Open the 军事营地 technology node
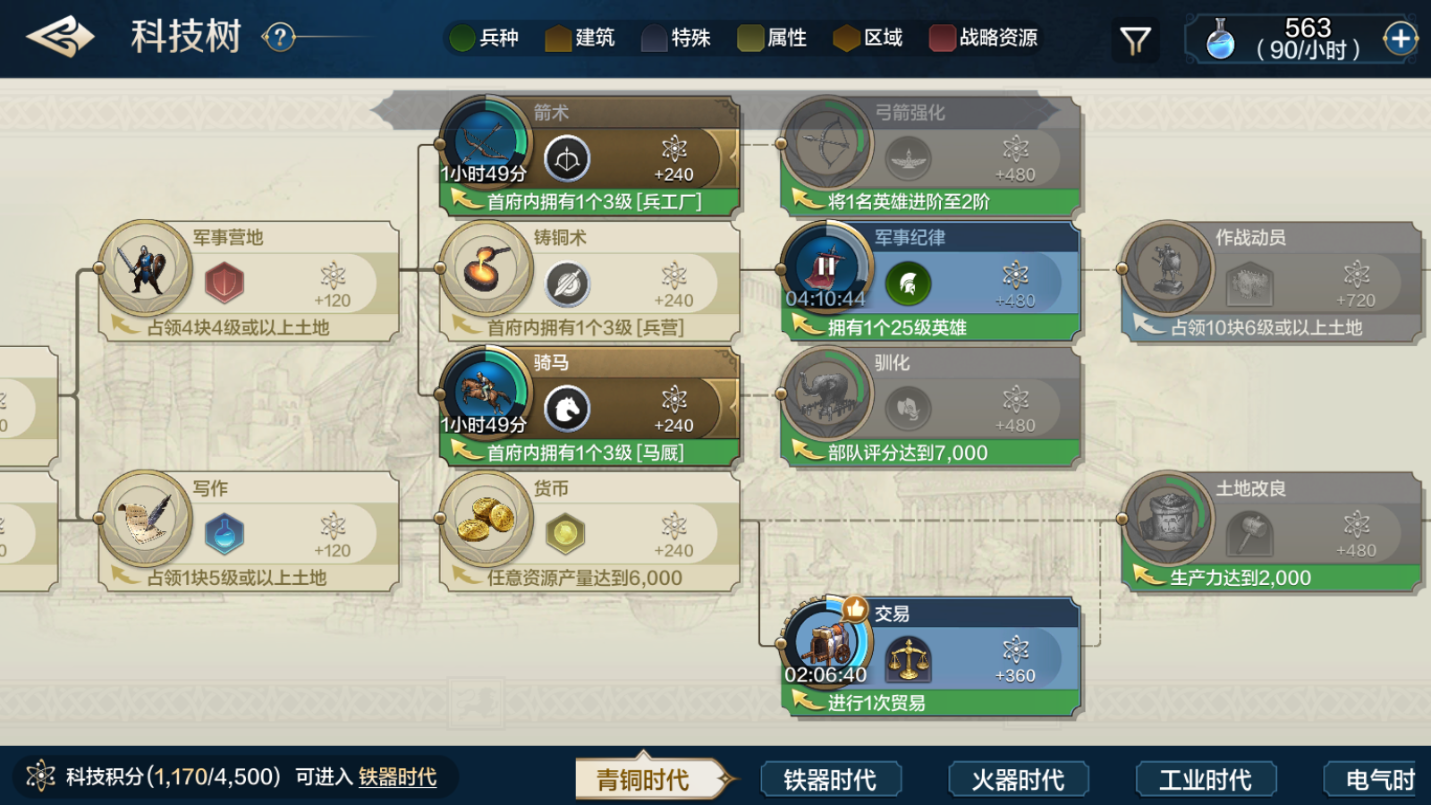This screenshot has width=1431, height=805. point(248,282)
